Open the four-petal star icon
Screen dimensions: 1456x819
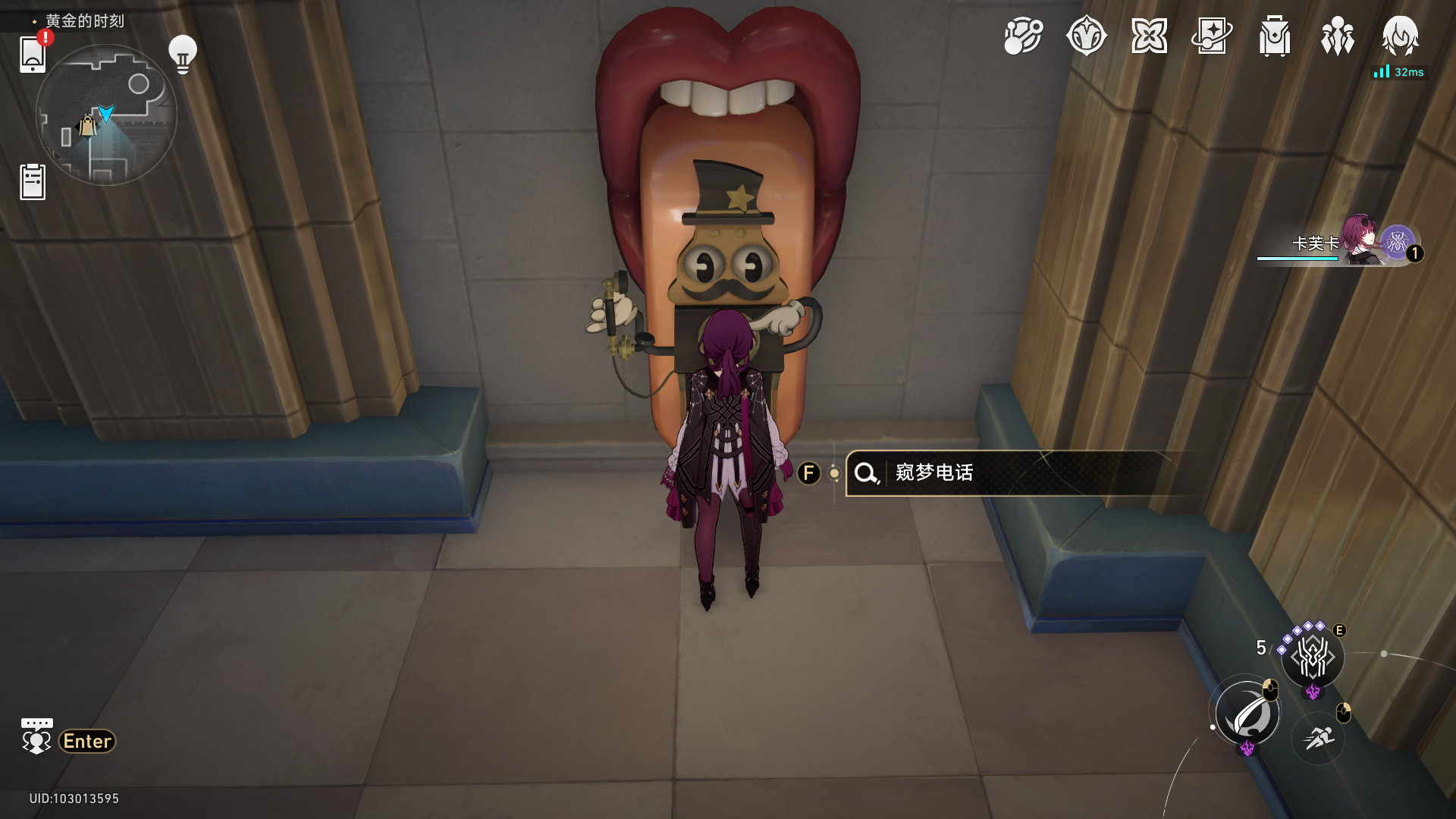(1149, 36)
